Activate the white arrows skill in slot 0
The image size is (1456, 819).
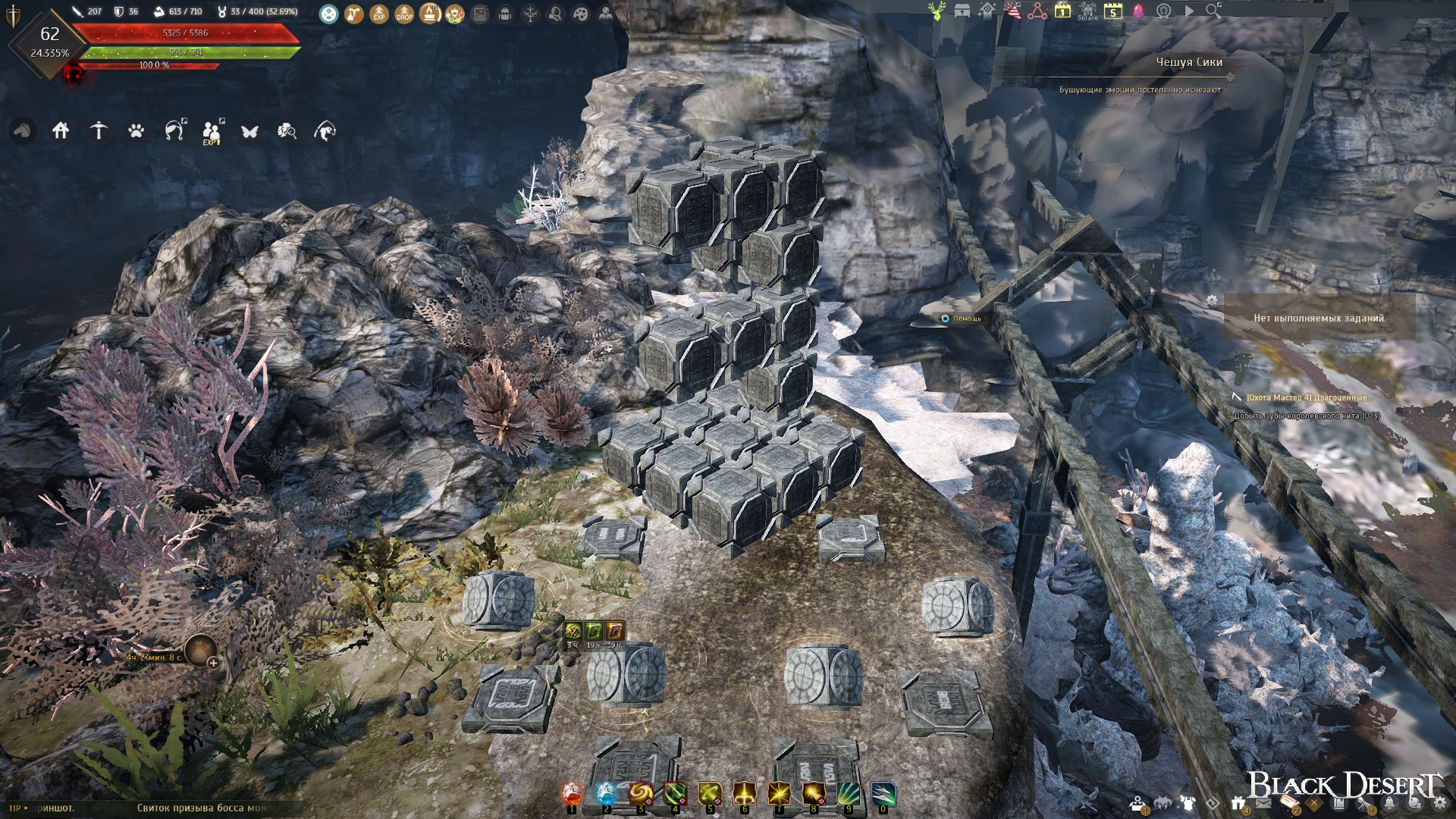(x=883, y=794)
